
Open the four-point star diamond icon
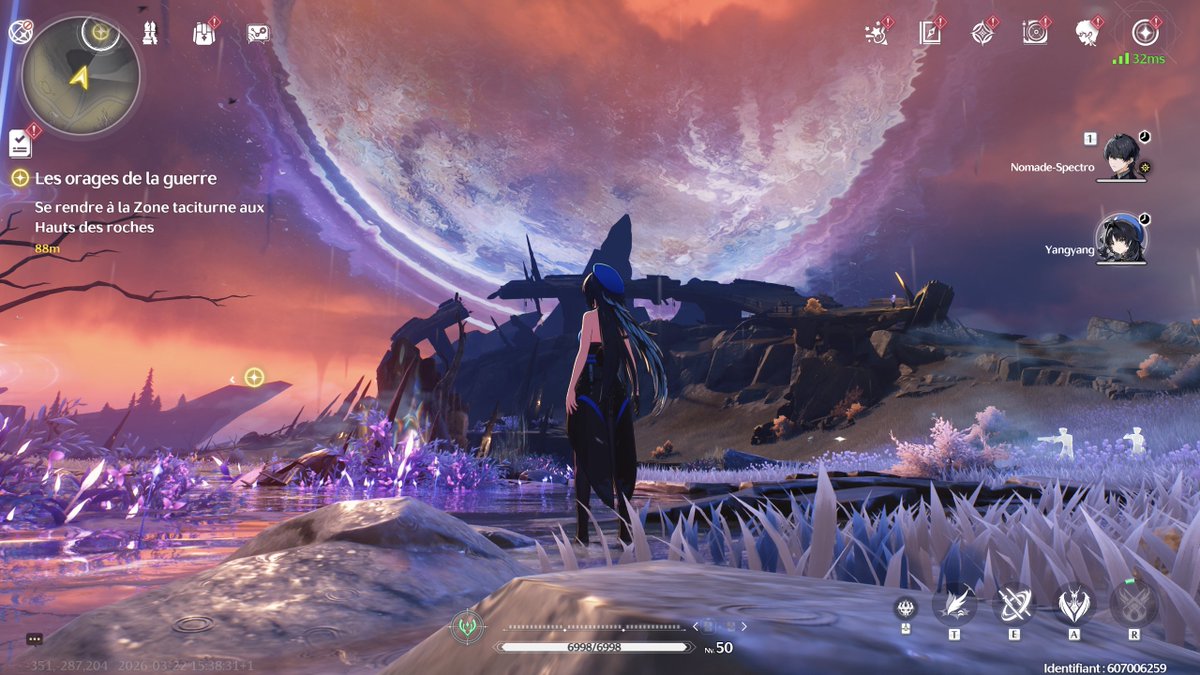(983, 32)
